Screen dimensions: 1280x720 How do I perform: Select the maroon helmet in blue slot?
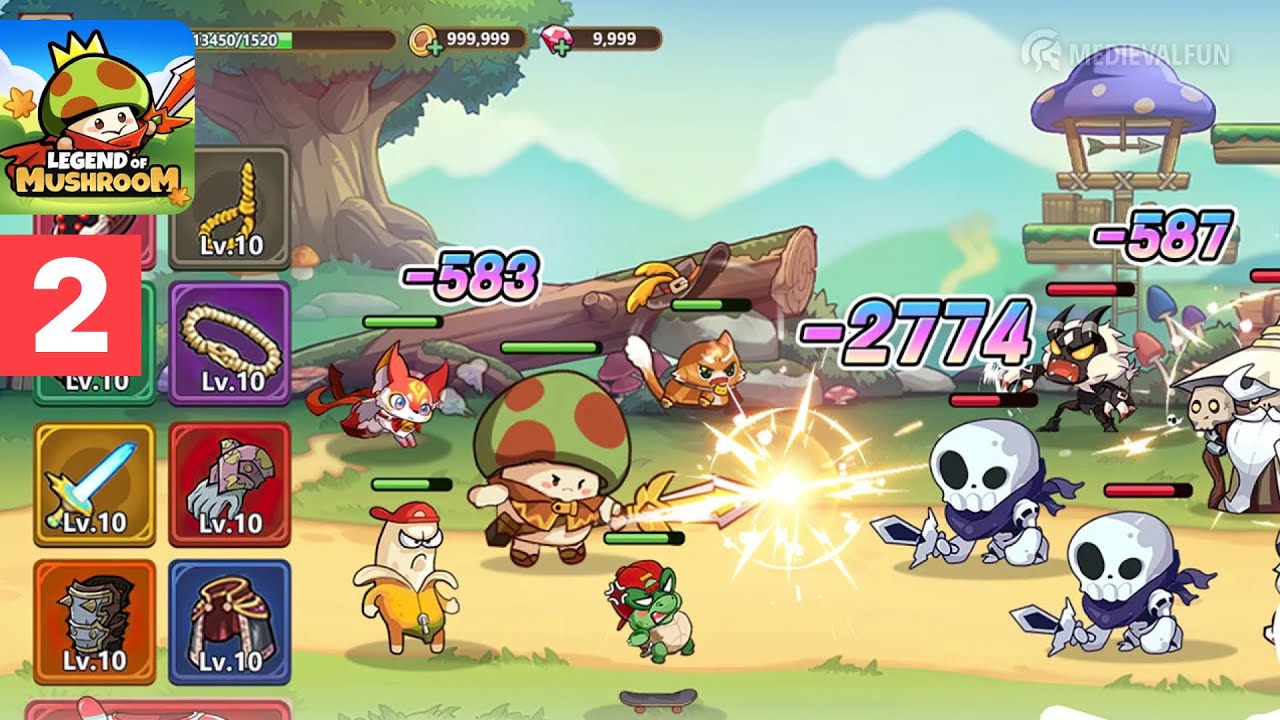point(230,621)
